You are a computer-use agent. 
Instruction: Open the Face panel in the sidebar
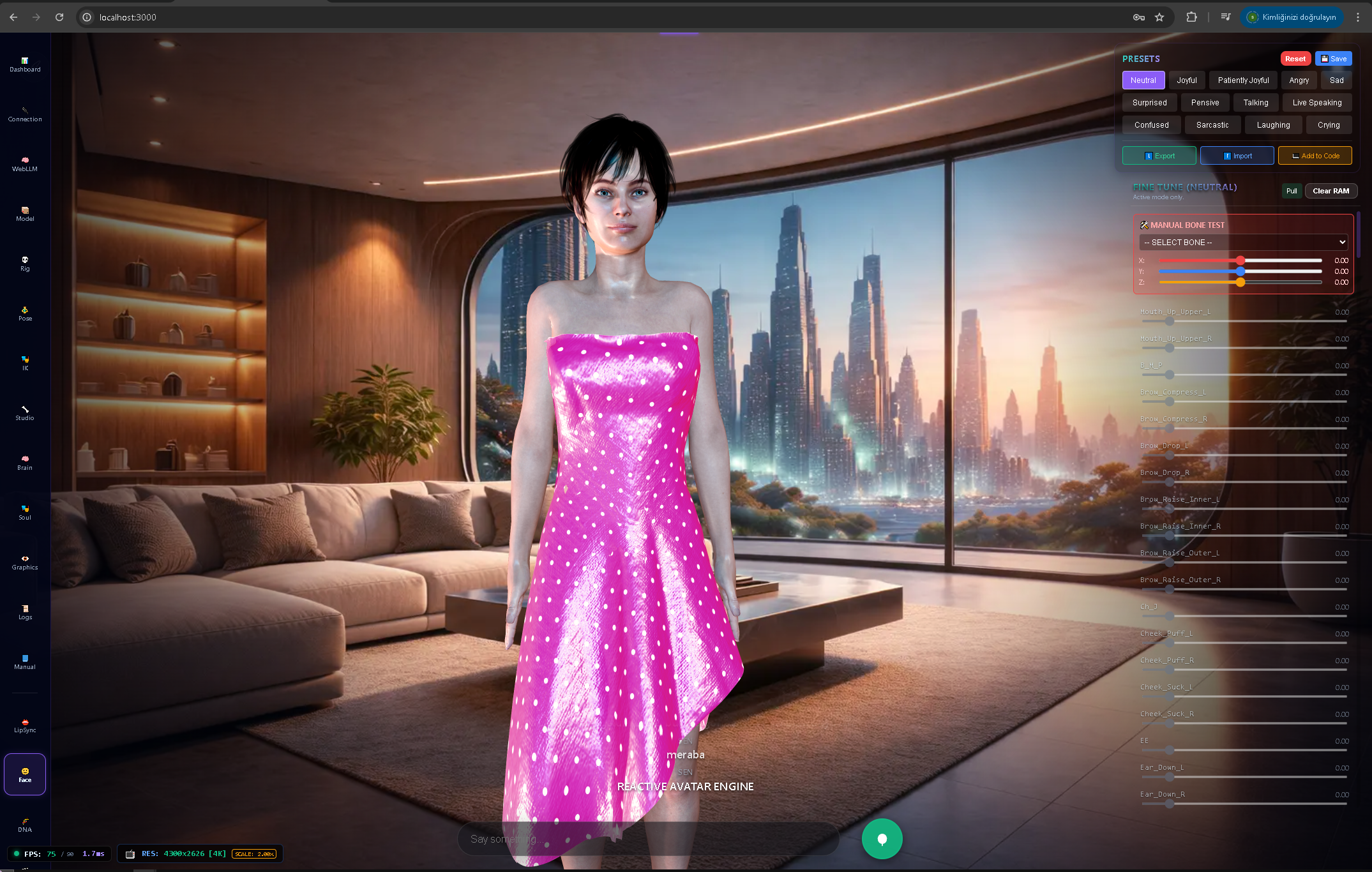24,774
